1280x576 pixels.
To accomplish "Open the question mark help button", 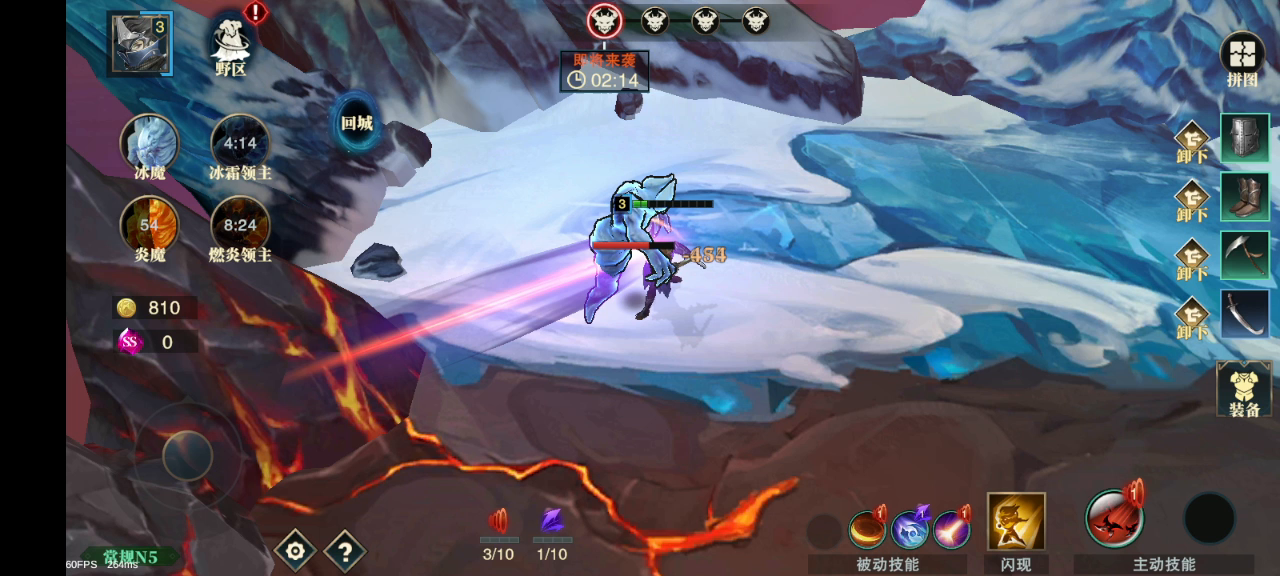I will click(344, 550).
